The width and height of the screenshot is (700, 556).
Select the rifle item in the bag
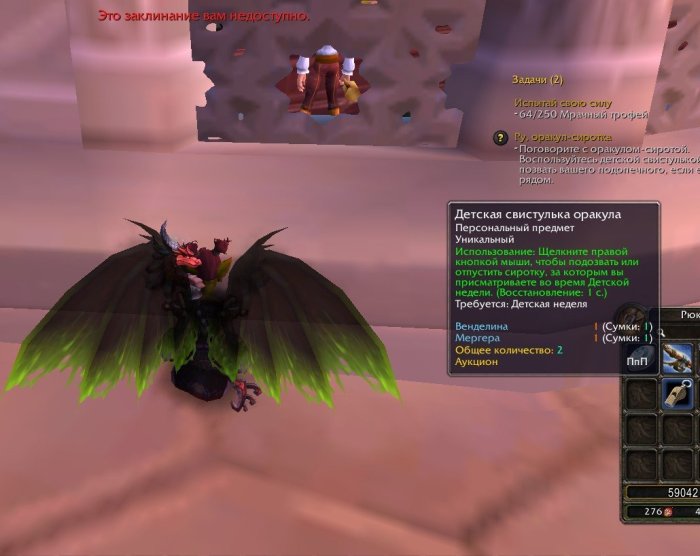tap(680, 355)
